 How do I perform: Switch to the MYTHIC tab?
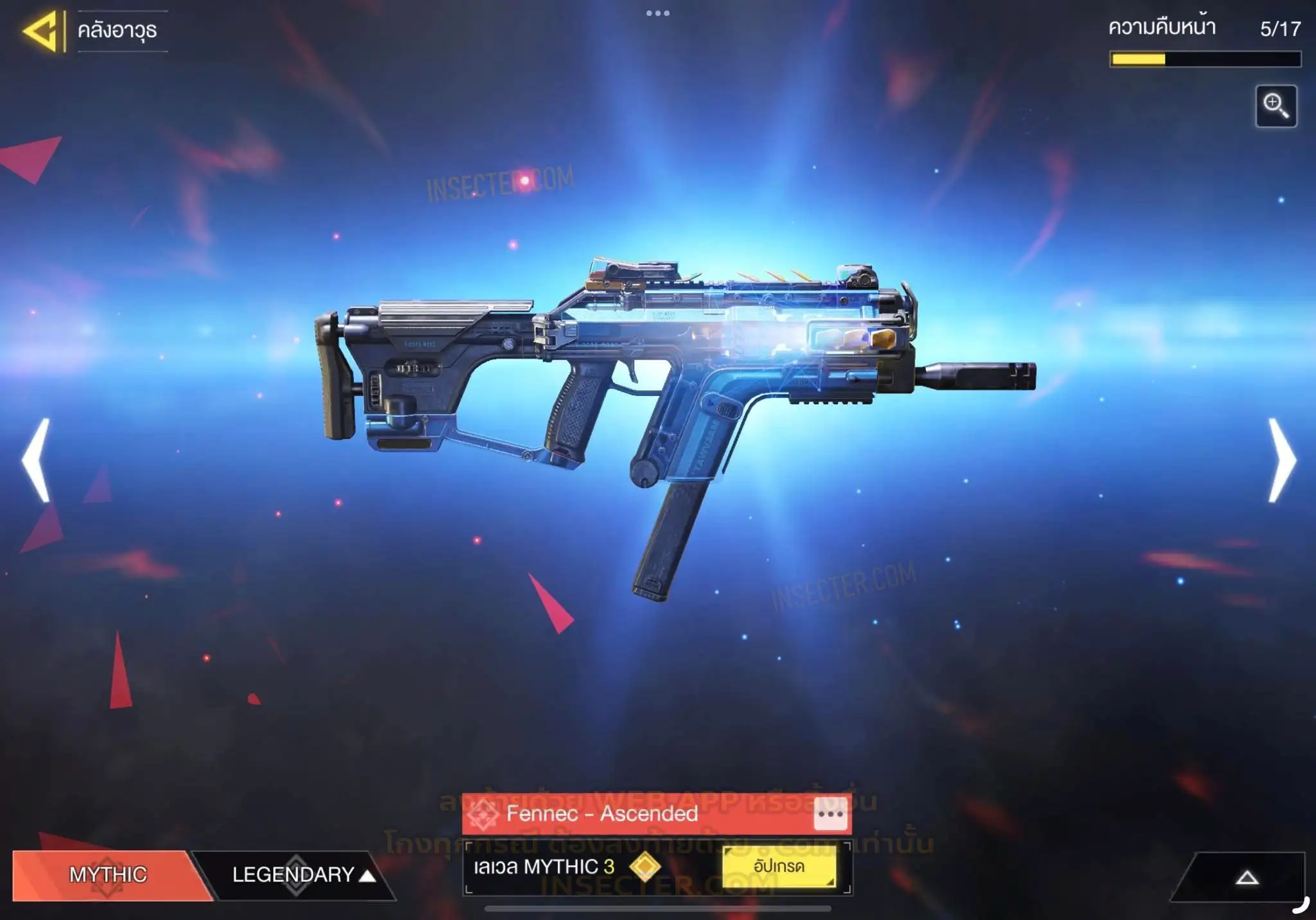click(108, 874)
